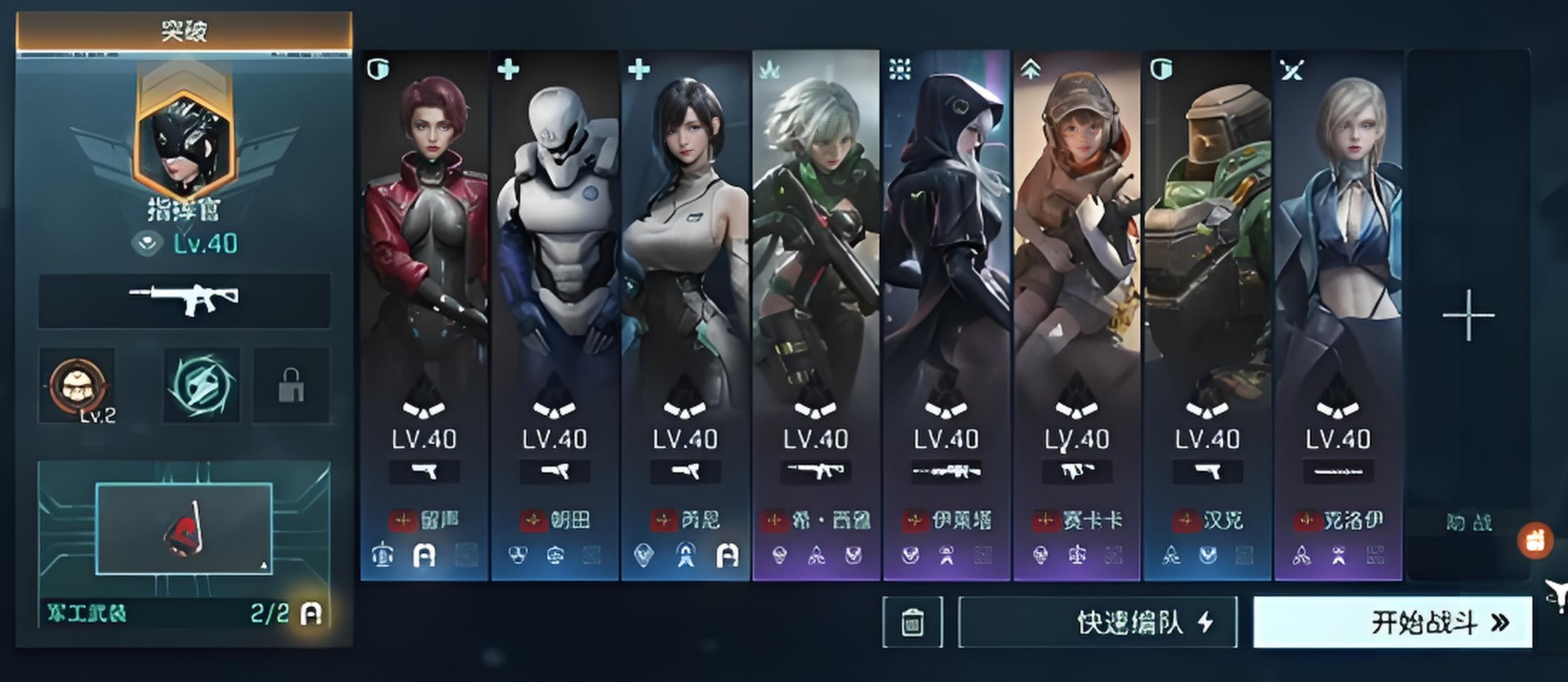1568x682 pixels.
Task: Select the red-haired character in the crimson jacket
Action: [x=424, y=266]
